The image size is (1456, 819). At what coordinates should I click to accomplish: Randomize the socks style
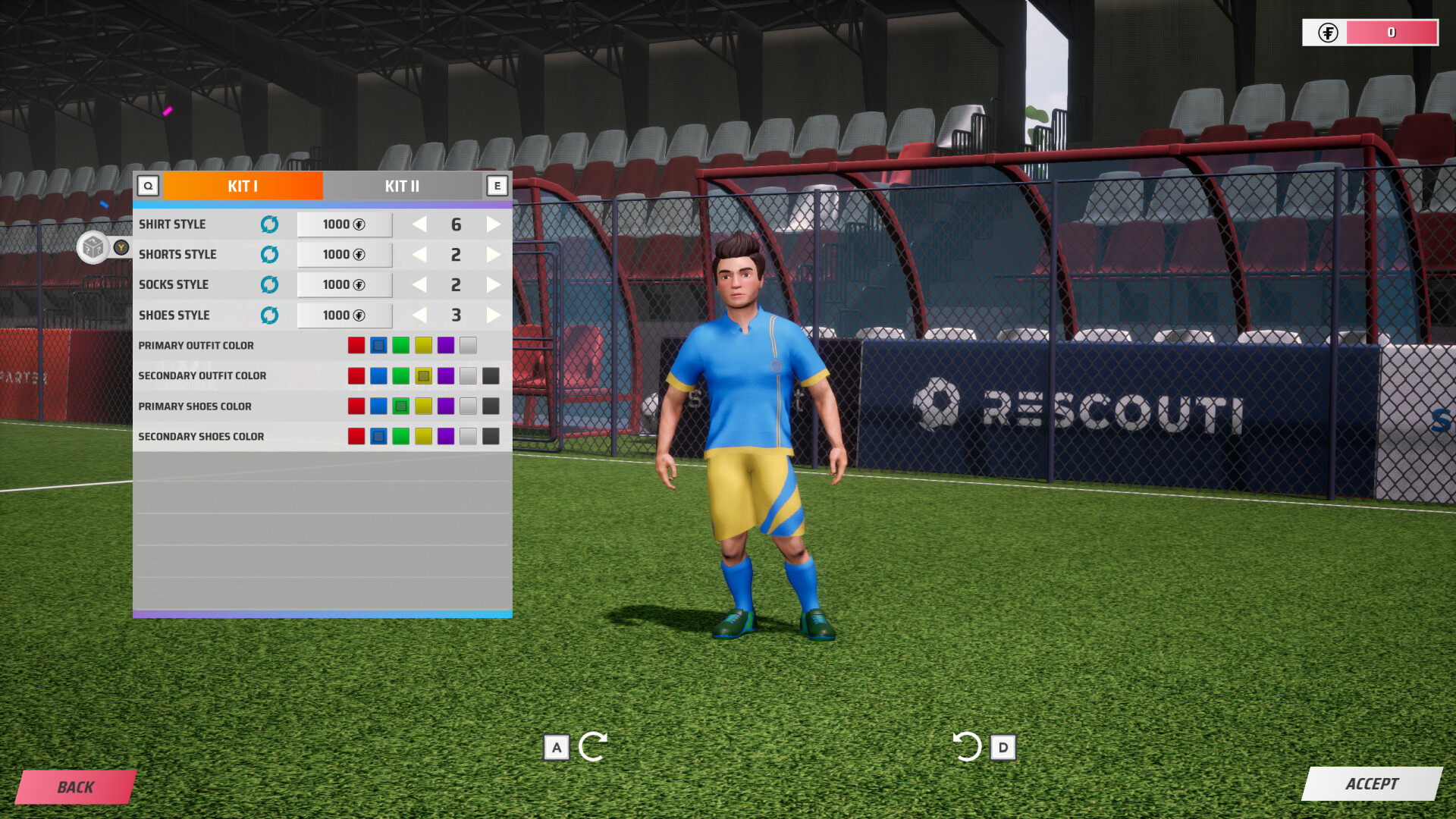[x=269, y=284]
